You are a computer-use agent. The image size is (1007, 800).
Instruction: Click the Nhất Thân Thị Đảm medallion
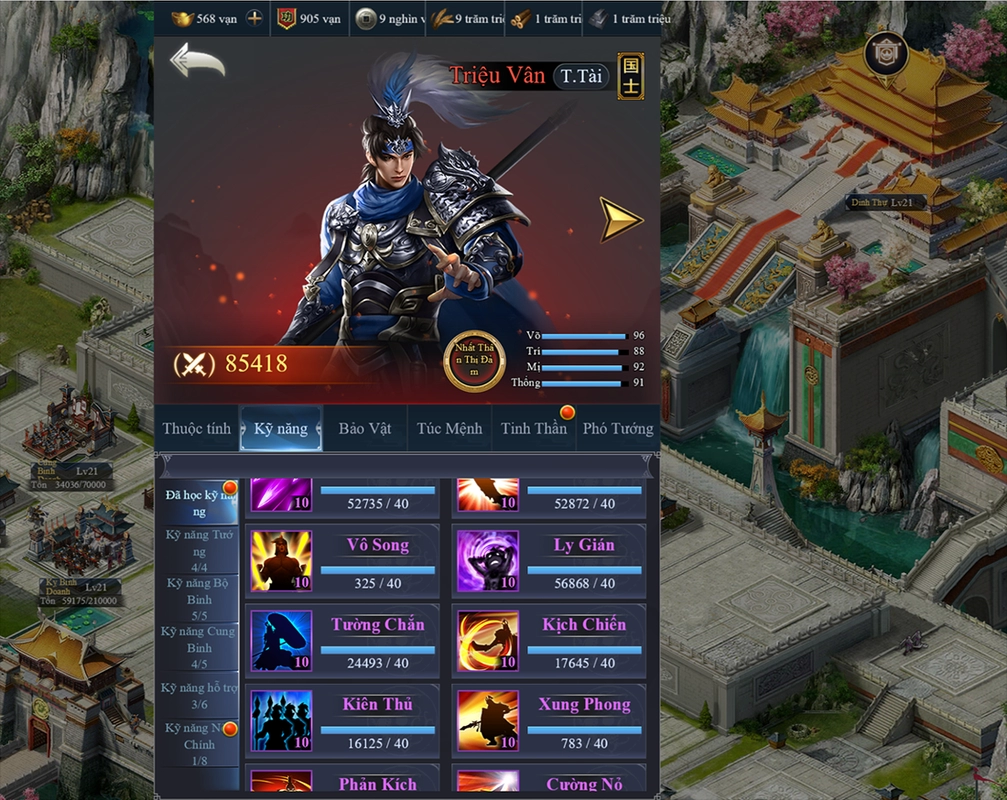click(x=475, y=360)
